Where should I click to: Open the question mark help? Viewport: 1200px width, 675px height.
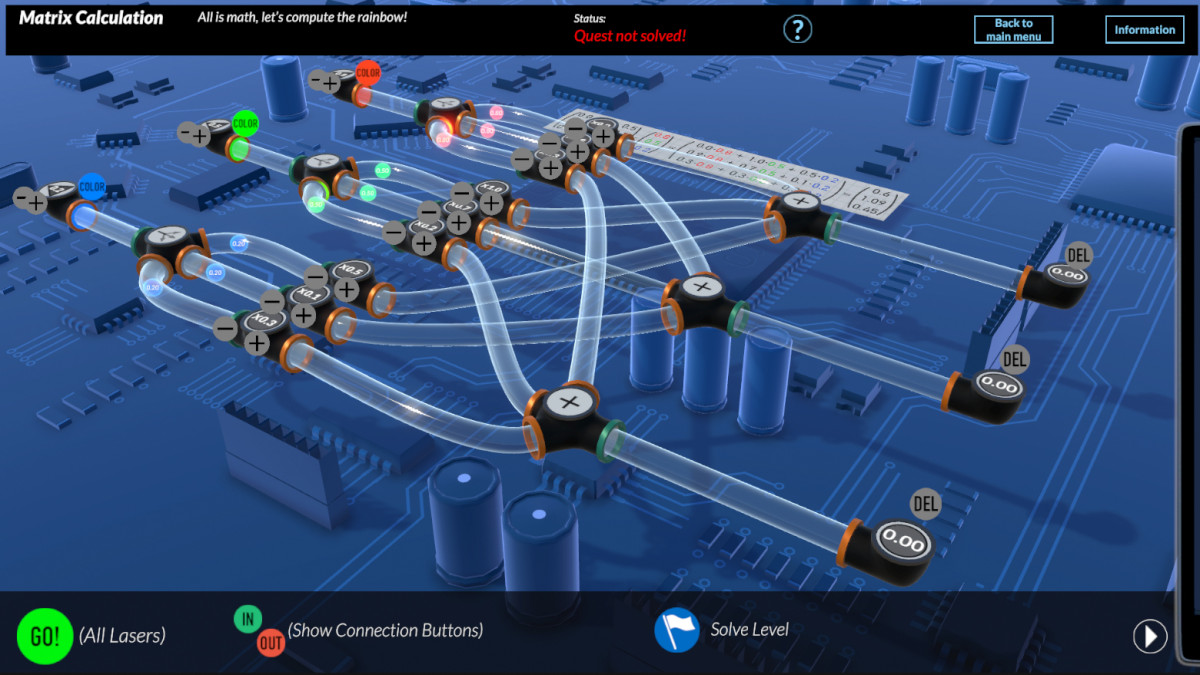click(797, 29)
